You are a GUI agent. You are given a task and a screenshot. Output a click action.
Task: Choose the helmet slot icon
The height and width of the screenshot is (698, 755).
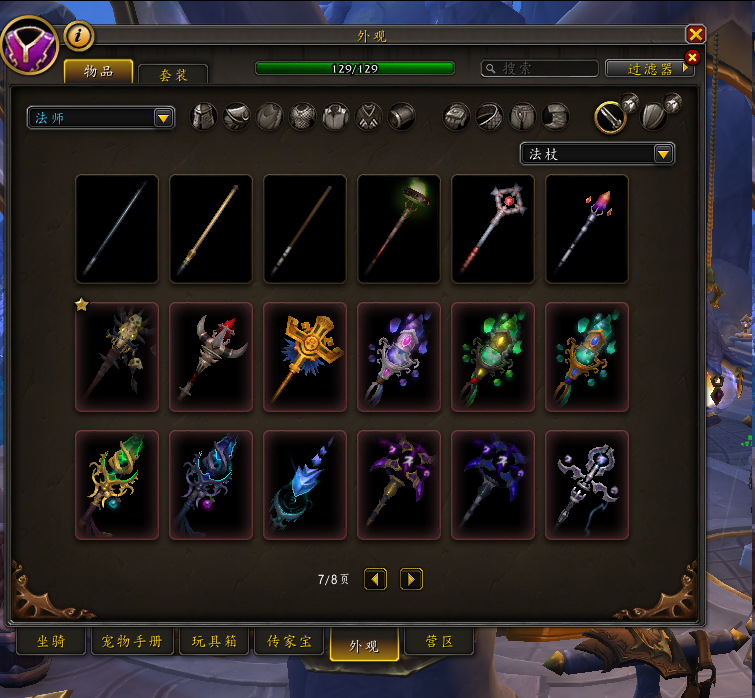[x=204, y=117]
